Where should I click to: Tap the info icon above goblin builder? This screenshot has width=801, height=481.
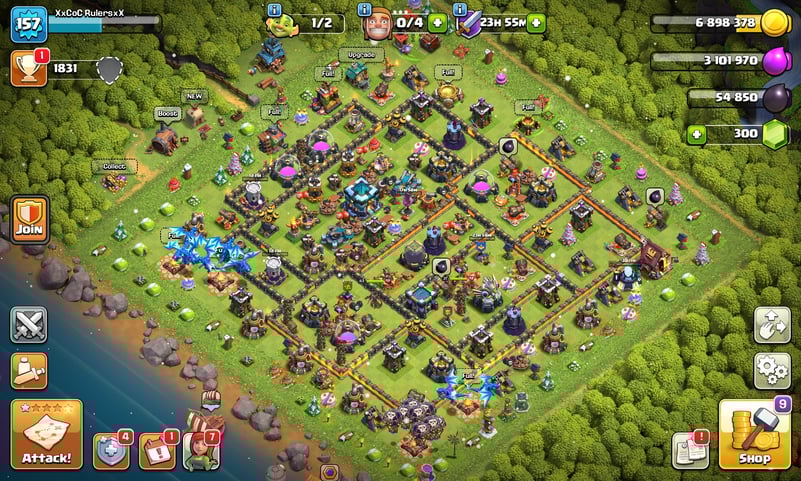[275, 9]
